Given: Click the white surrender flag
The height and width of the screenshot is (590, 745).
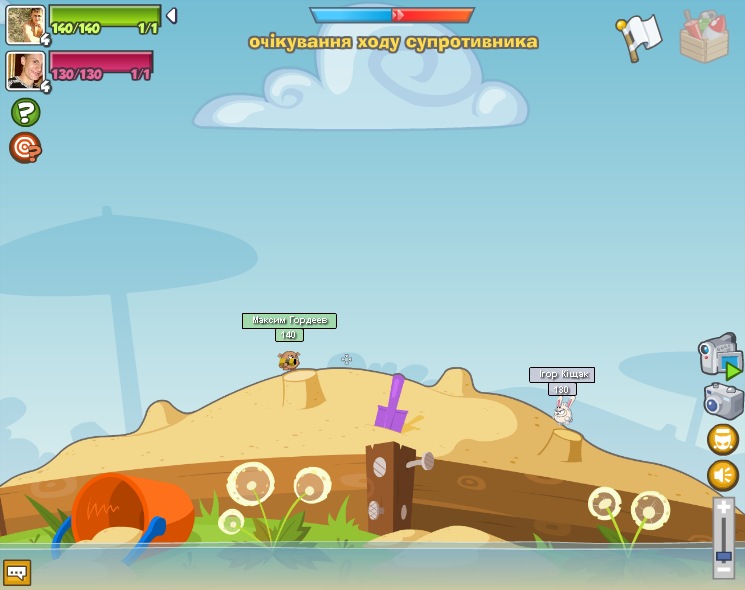Looking at the screenshot, I should [641, 37].
